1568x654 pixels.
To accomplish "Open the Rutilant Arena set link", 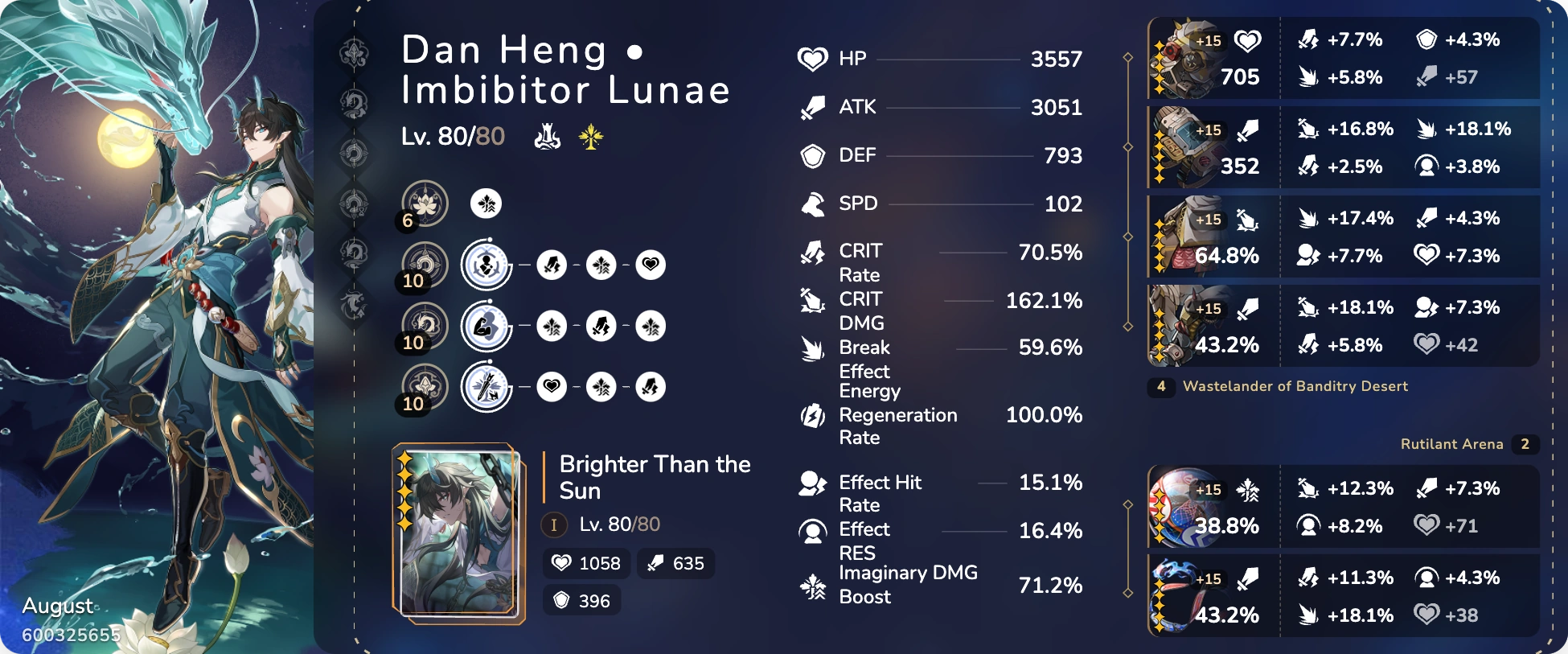I will coord(1452,443).
